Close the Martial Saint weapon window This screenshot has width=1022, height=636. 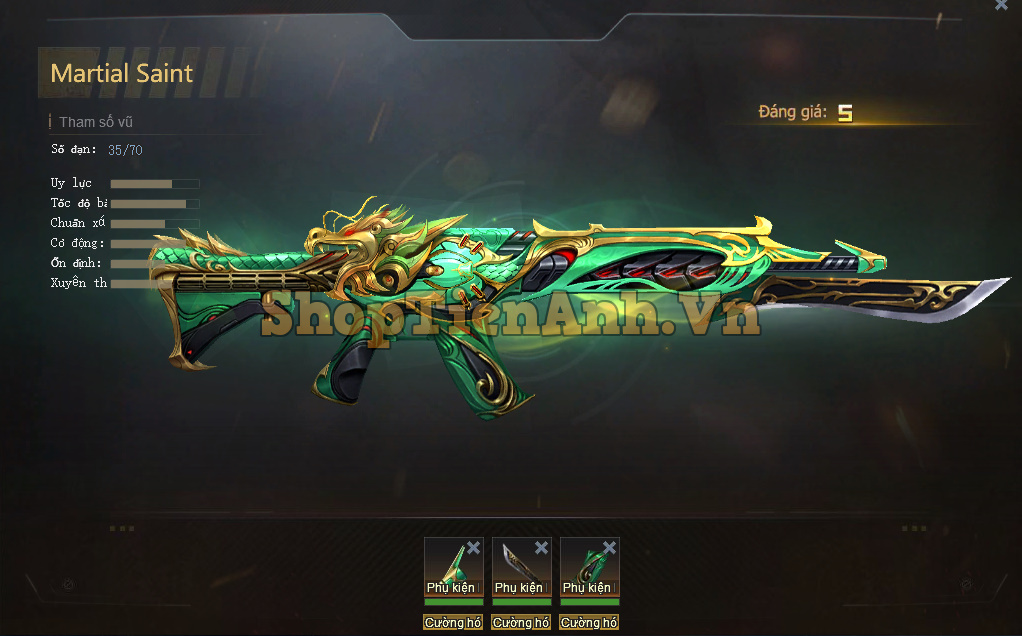point(1001,5)
